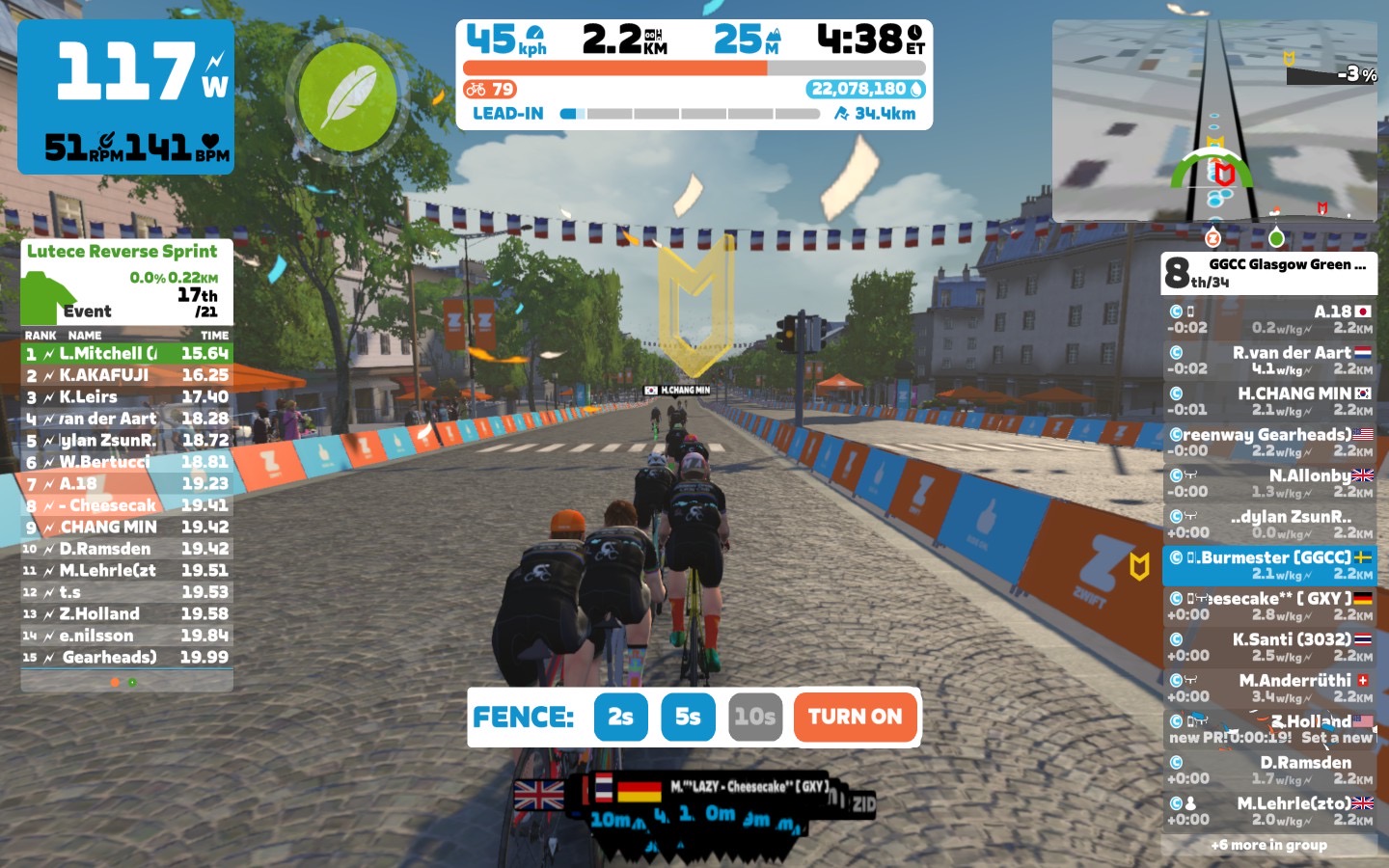Click W.Bertucci's sprint leaderboard row
1389x868 pixels.
click(x=126, y=462)
